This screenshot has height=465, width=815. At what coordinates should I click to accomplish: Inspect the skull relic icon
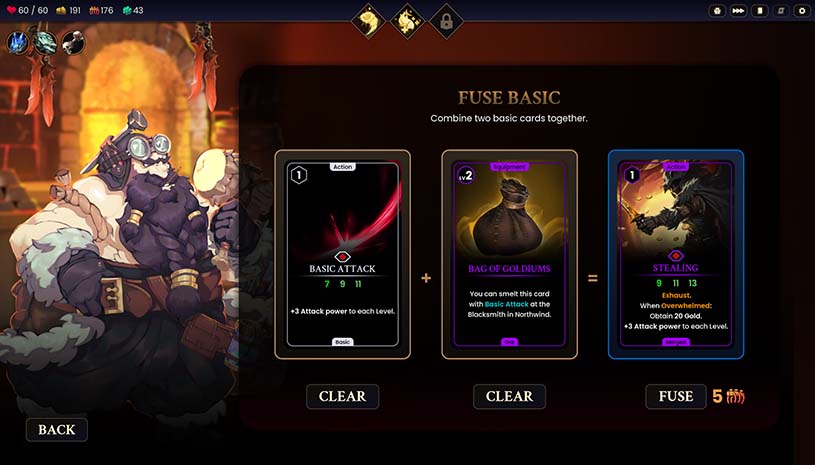72,42
